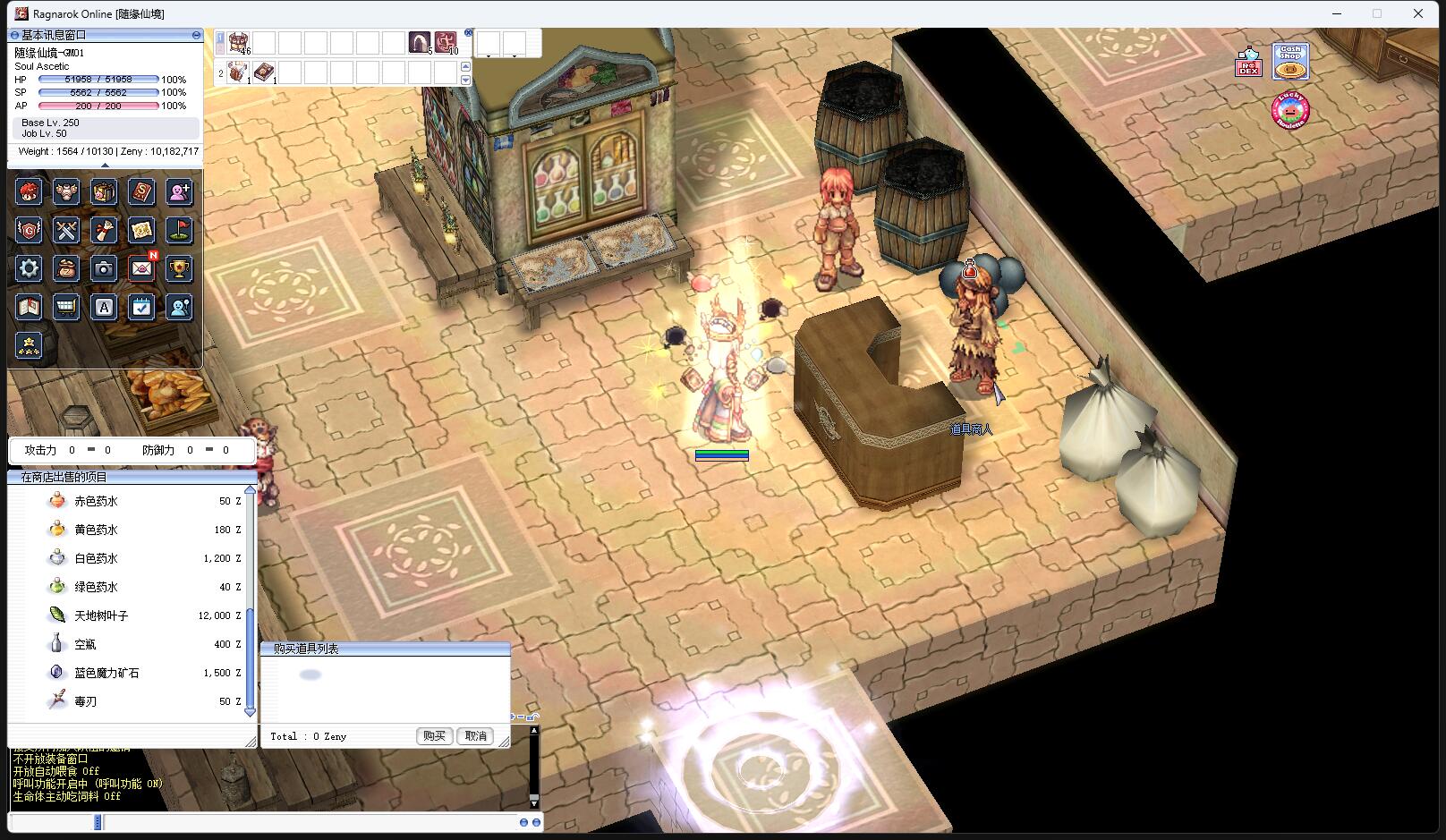1446x840 pixels.
Task: Pick 天地树叶子 in the shop list
Action: pyautogui.click(x=101, y=616)
